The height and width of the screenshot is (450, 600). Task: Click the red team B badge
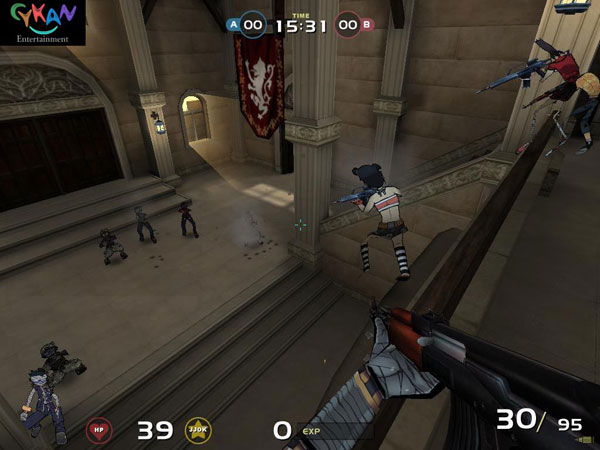coord(366,24)
